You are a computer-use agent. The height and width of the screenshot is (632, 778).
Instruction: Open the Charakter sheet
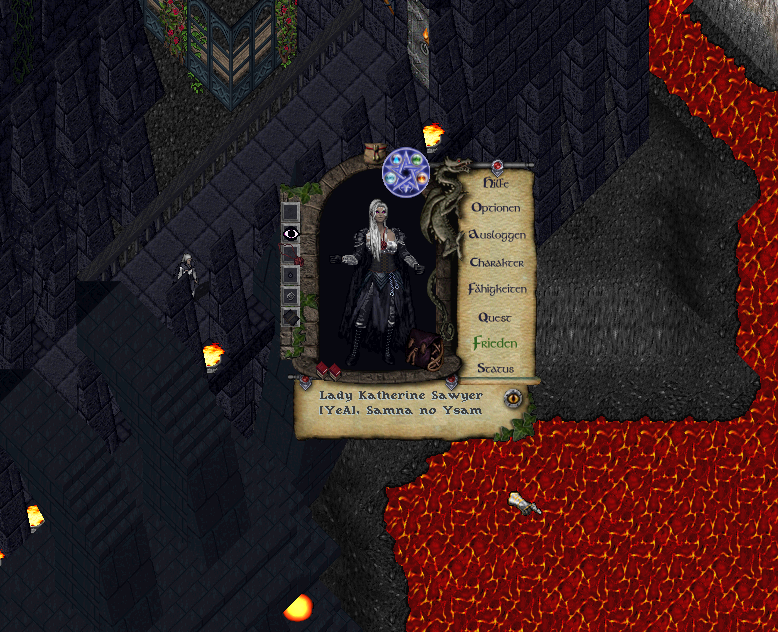pos(497,262)
